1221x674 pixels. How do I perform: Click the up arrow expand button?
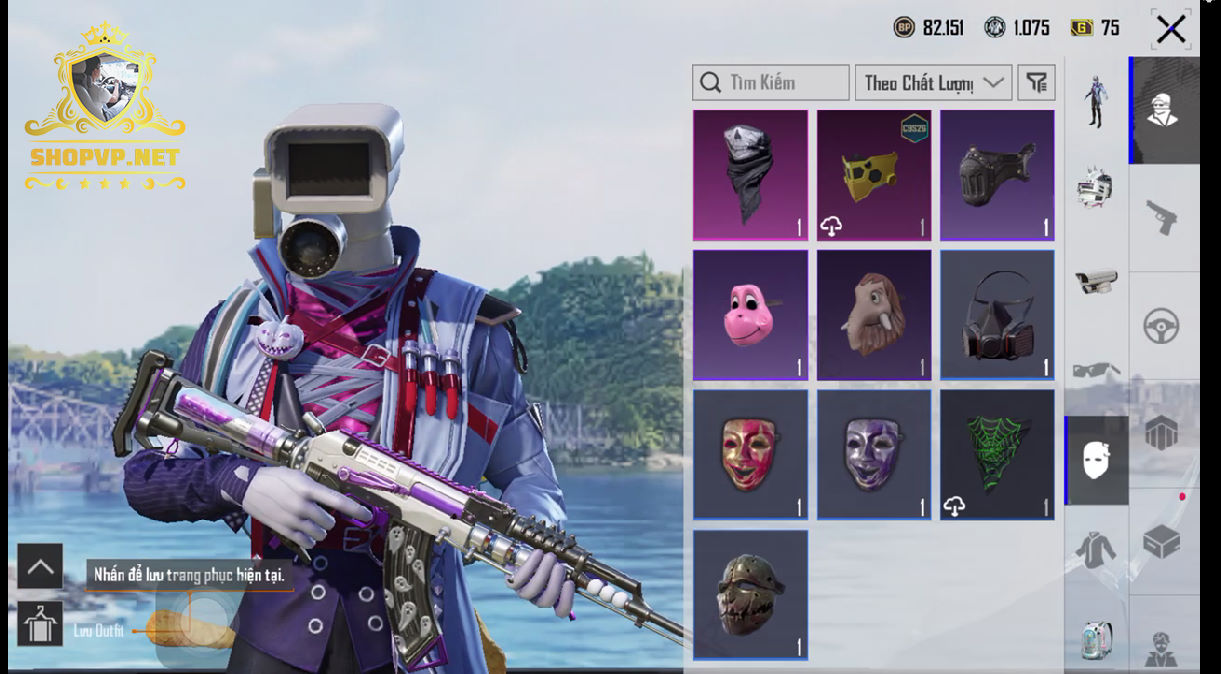[40, 566]
